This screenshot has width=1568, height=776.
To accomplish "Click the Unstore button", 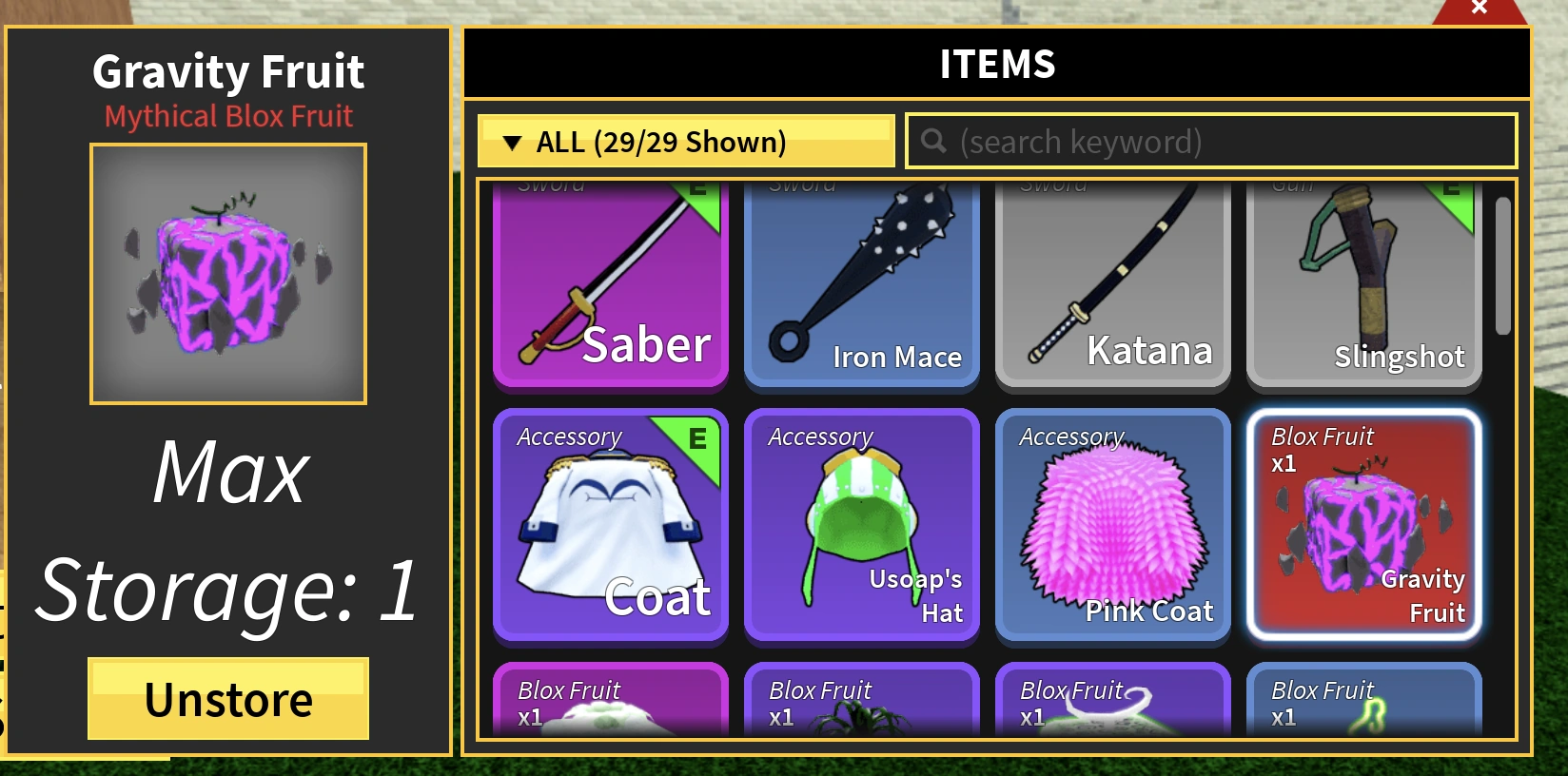I will point(227,700).
